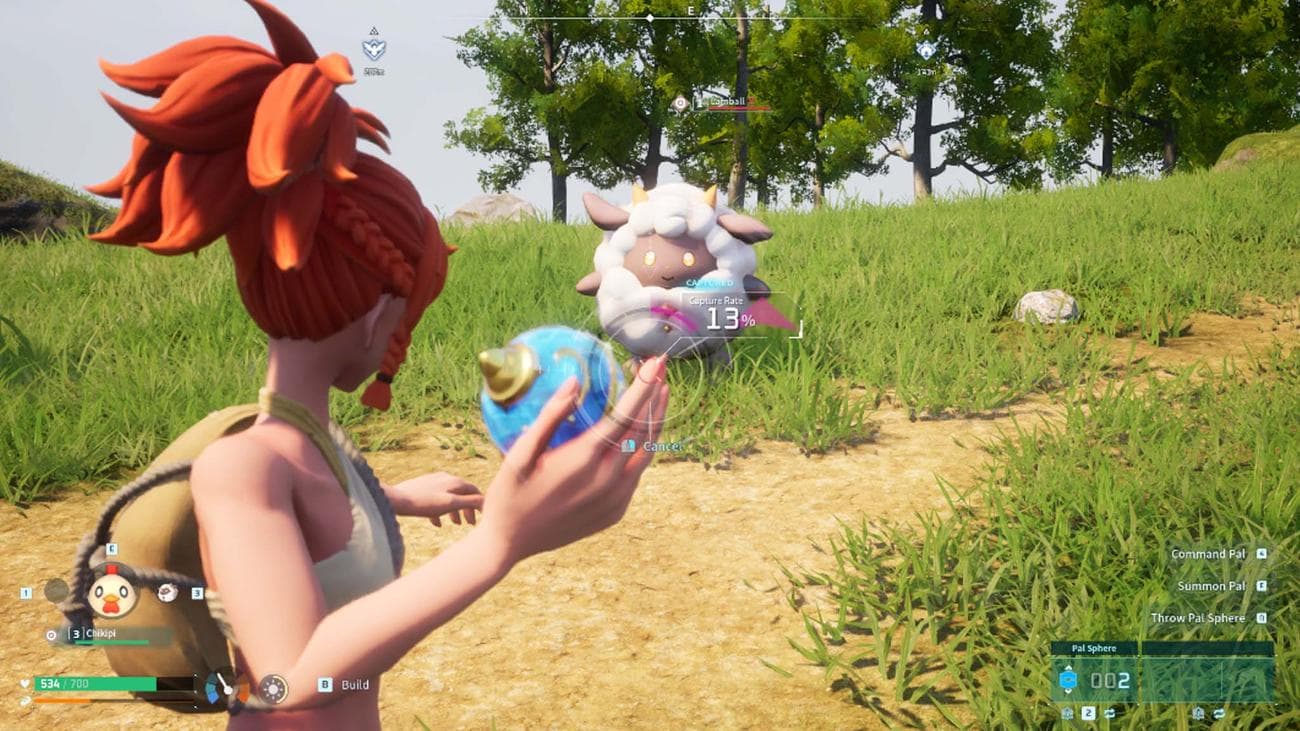The height and width of the screenshot is (731, 1300).
Task: Select hotbar slot 3
Action: 197,593
